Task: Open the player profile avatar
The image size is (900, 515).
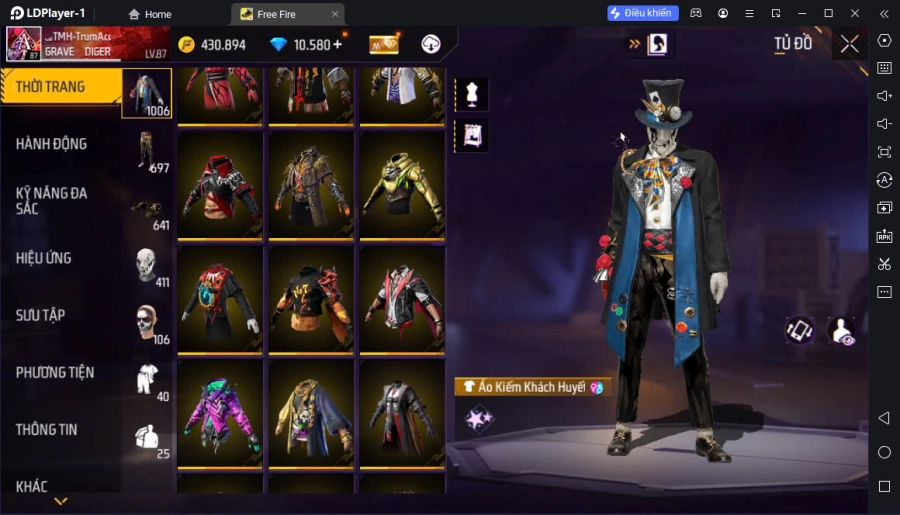Action: point(24,44)
